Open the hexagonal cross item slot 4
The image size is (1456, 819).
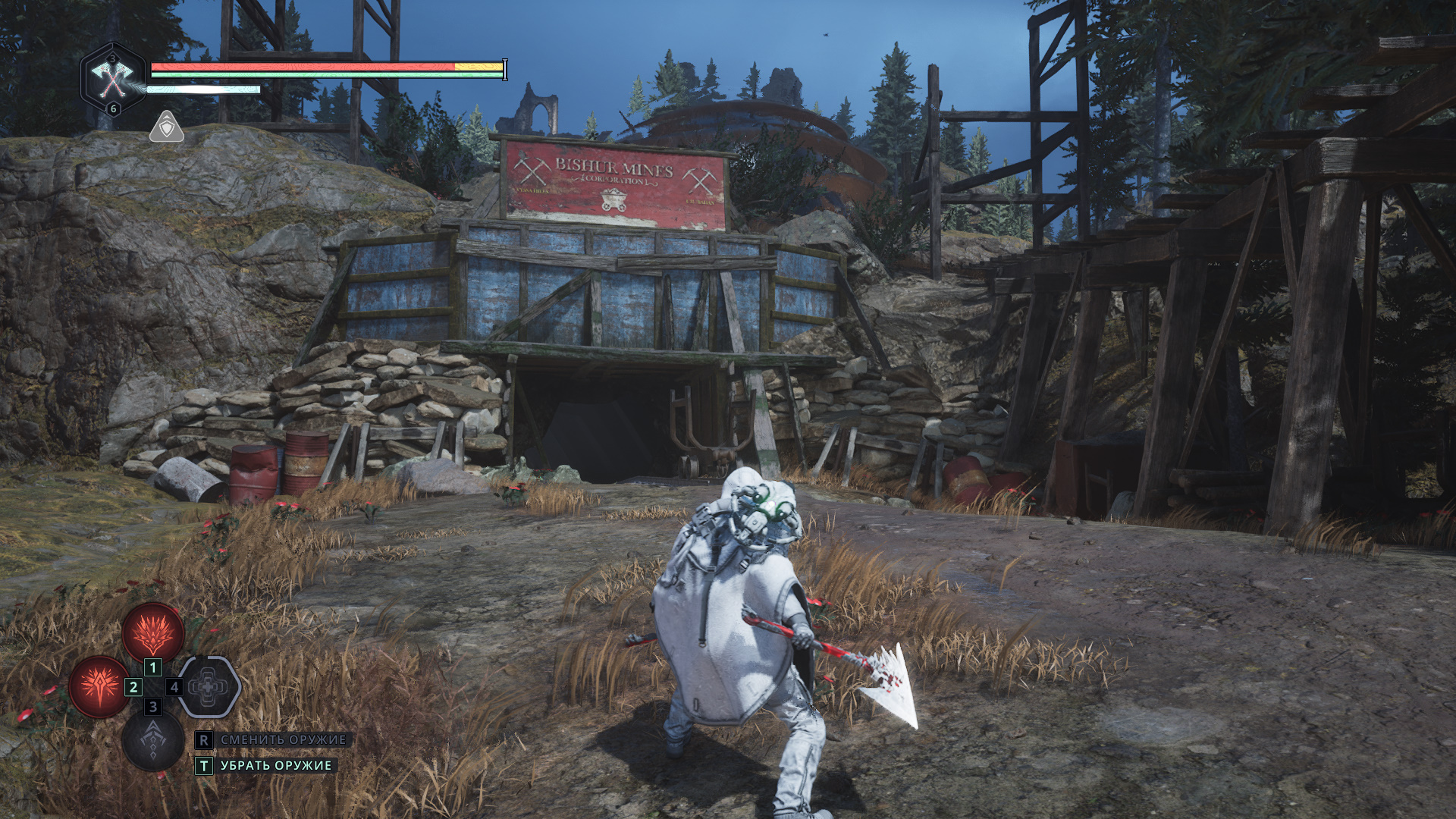coord(209,686)
